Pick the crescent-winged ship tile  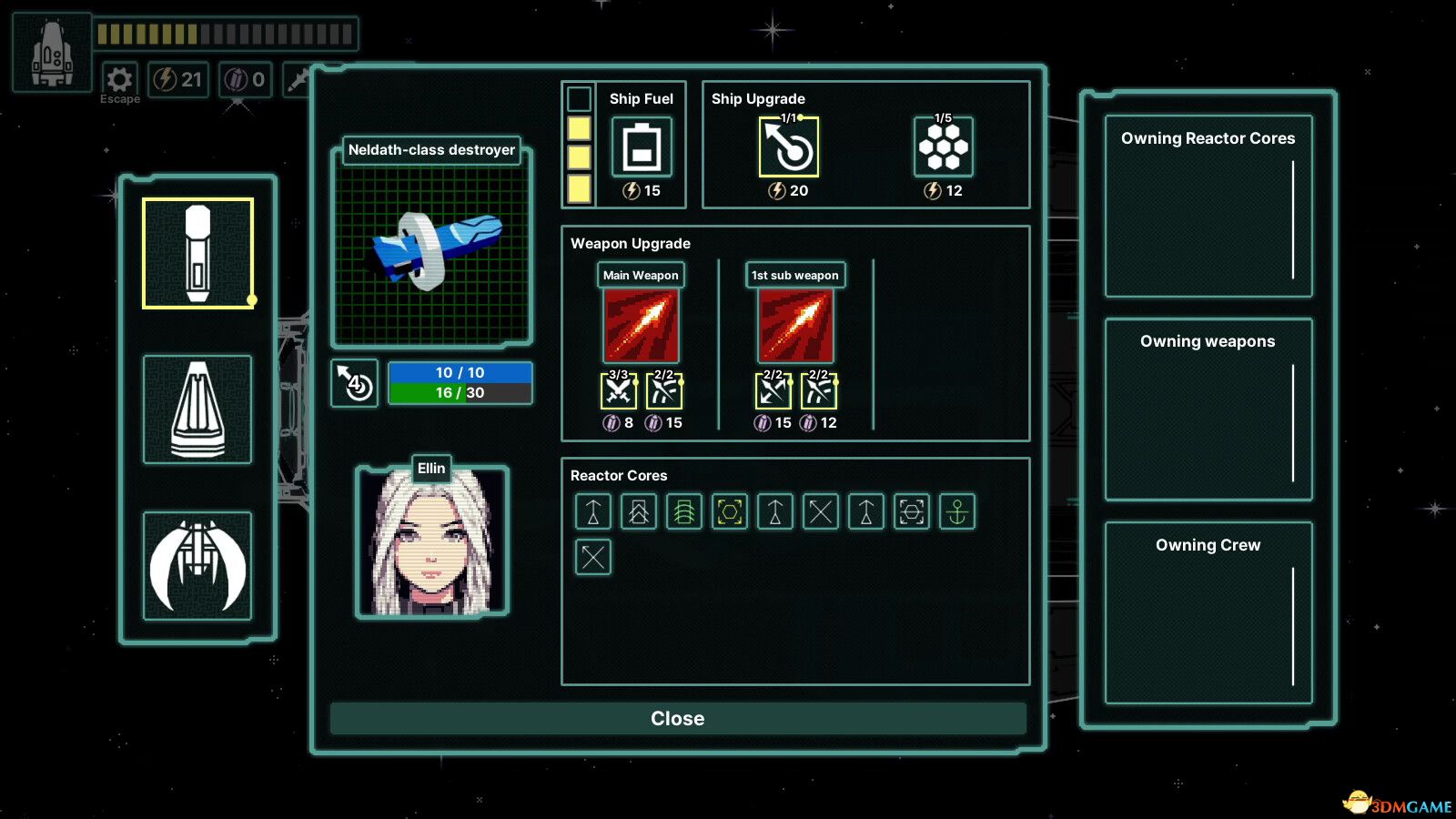pyautogui.click(x=197, y=566)
